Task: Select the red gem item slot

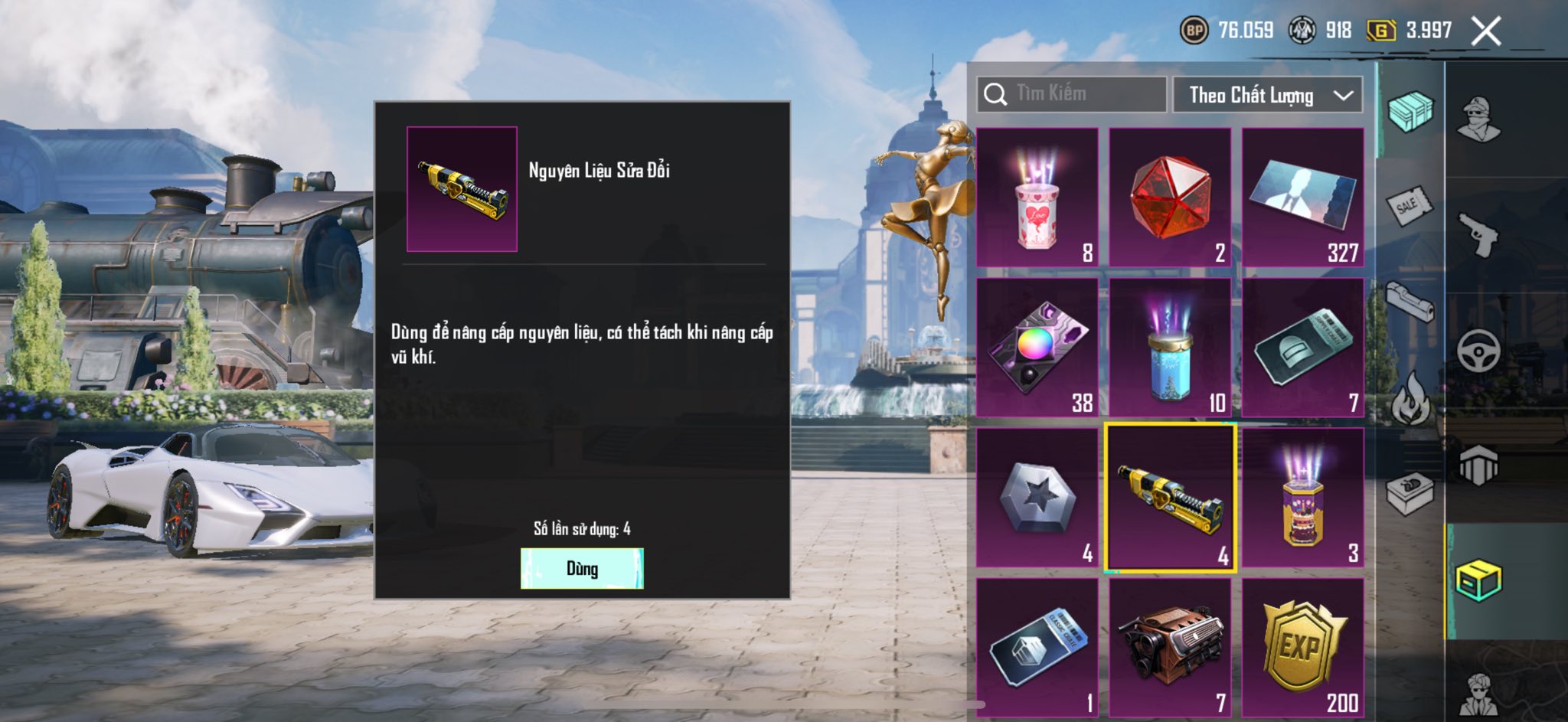Action: pyautogui.click(x=1170, y=198)
